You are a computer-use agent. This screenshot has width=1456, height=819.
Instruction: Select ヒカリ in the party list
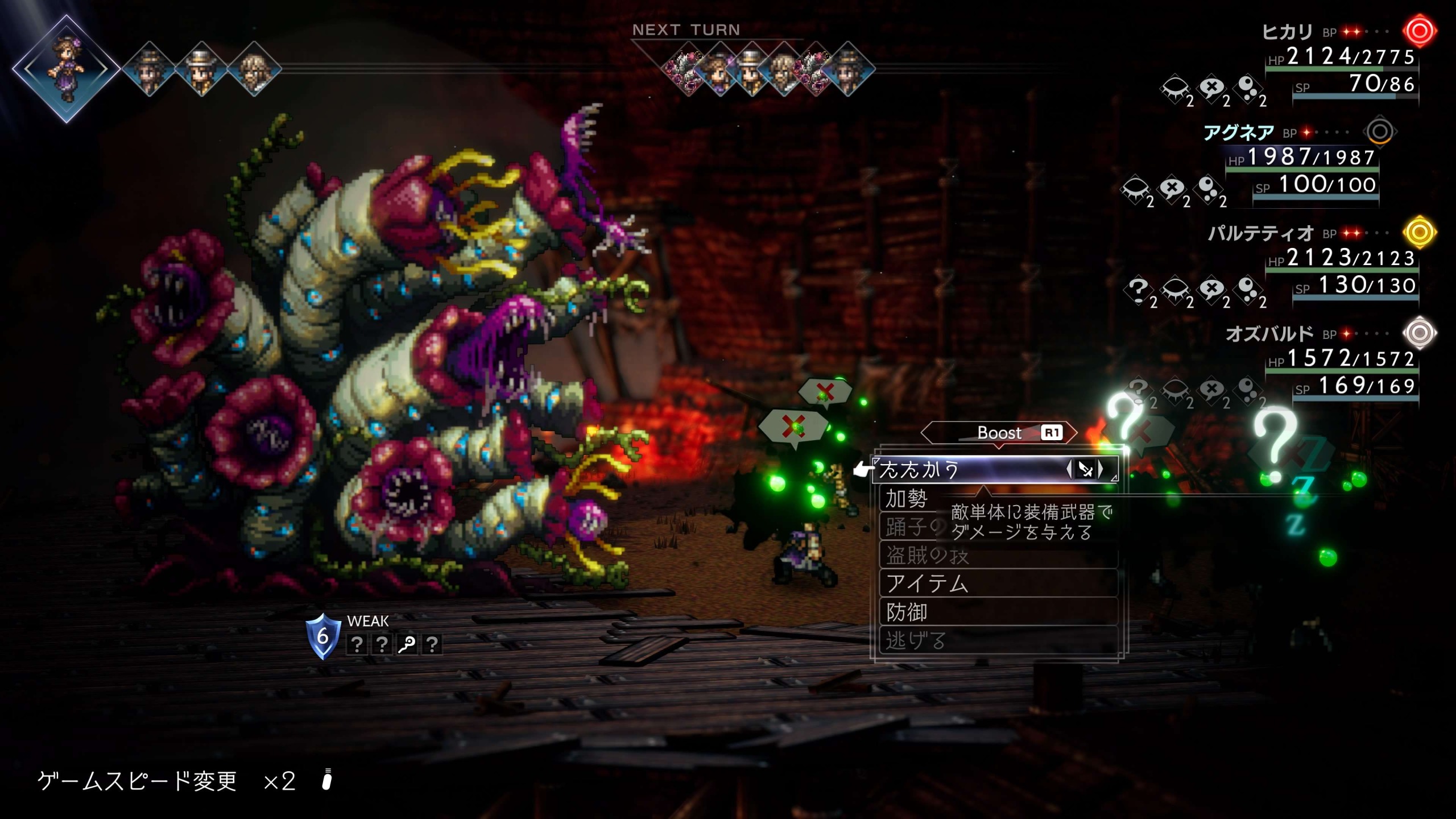(1287, 32)
